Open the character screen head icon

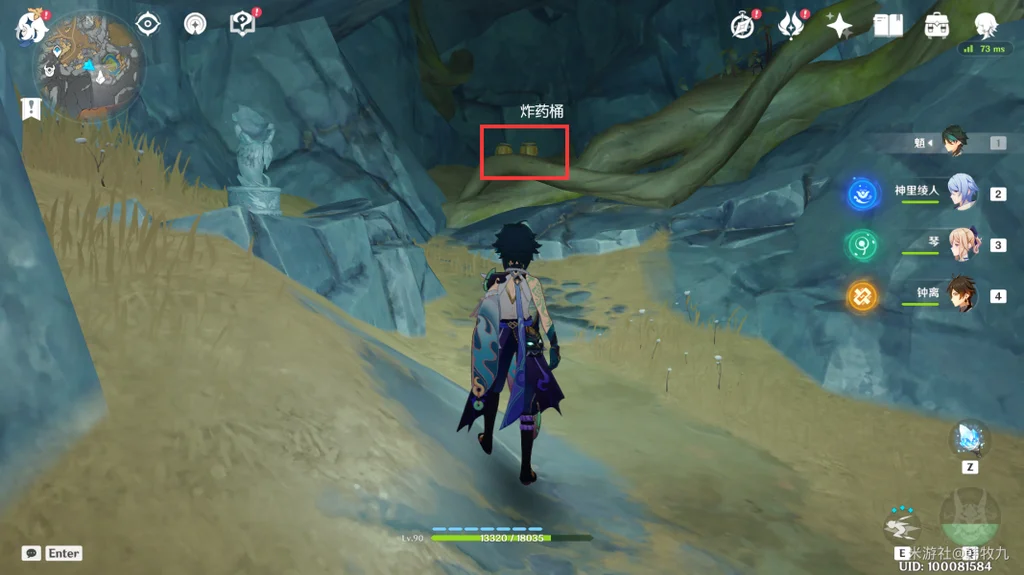986,26
